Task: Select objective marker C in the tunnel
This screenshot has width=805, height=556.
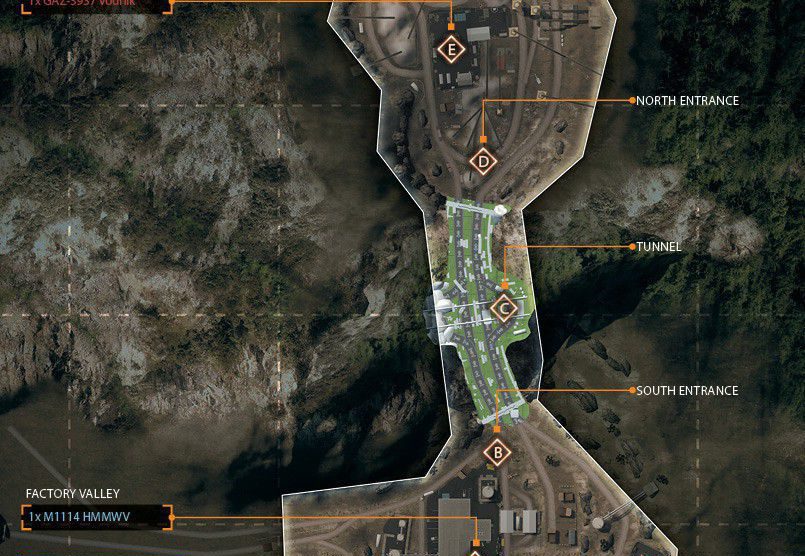Action: tap(505, 308)
